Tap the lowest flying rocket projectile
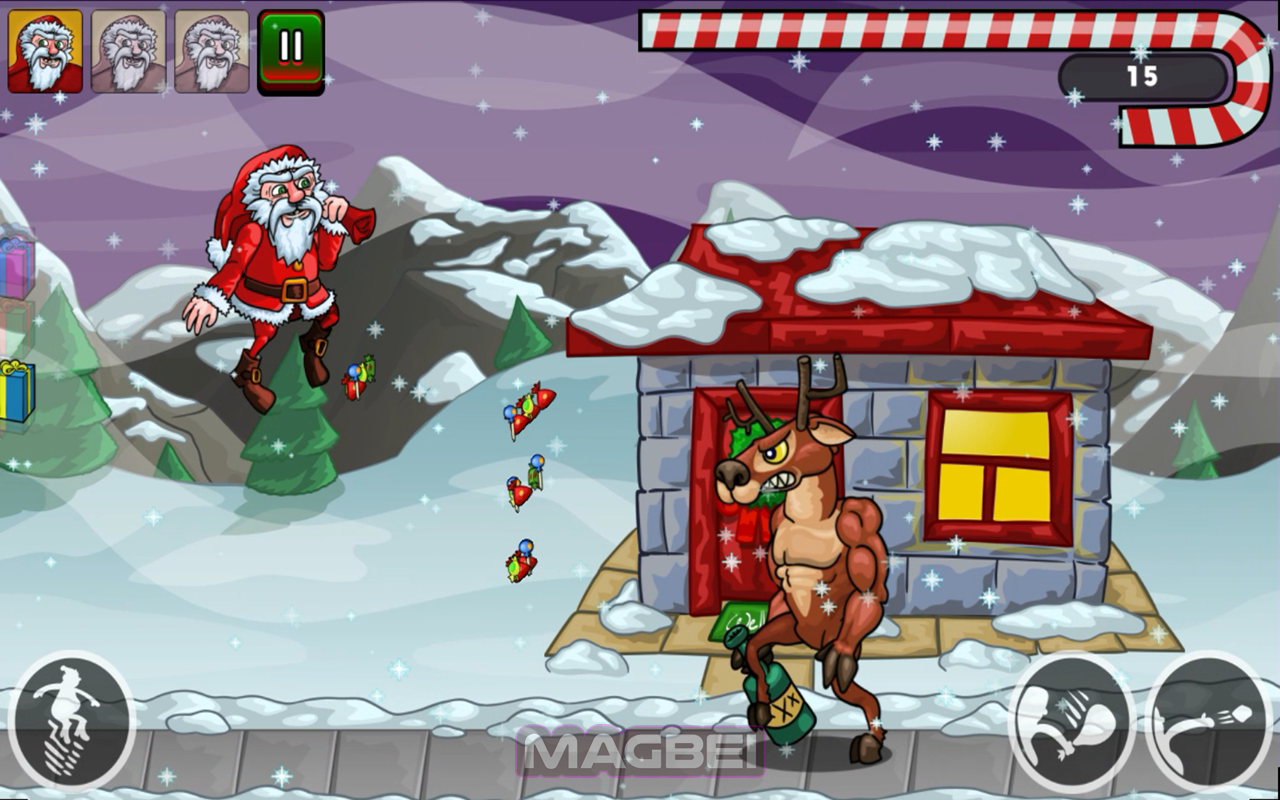Viewport: 1280px width, 800px height. coord(521,563)
